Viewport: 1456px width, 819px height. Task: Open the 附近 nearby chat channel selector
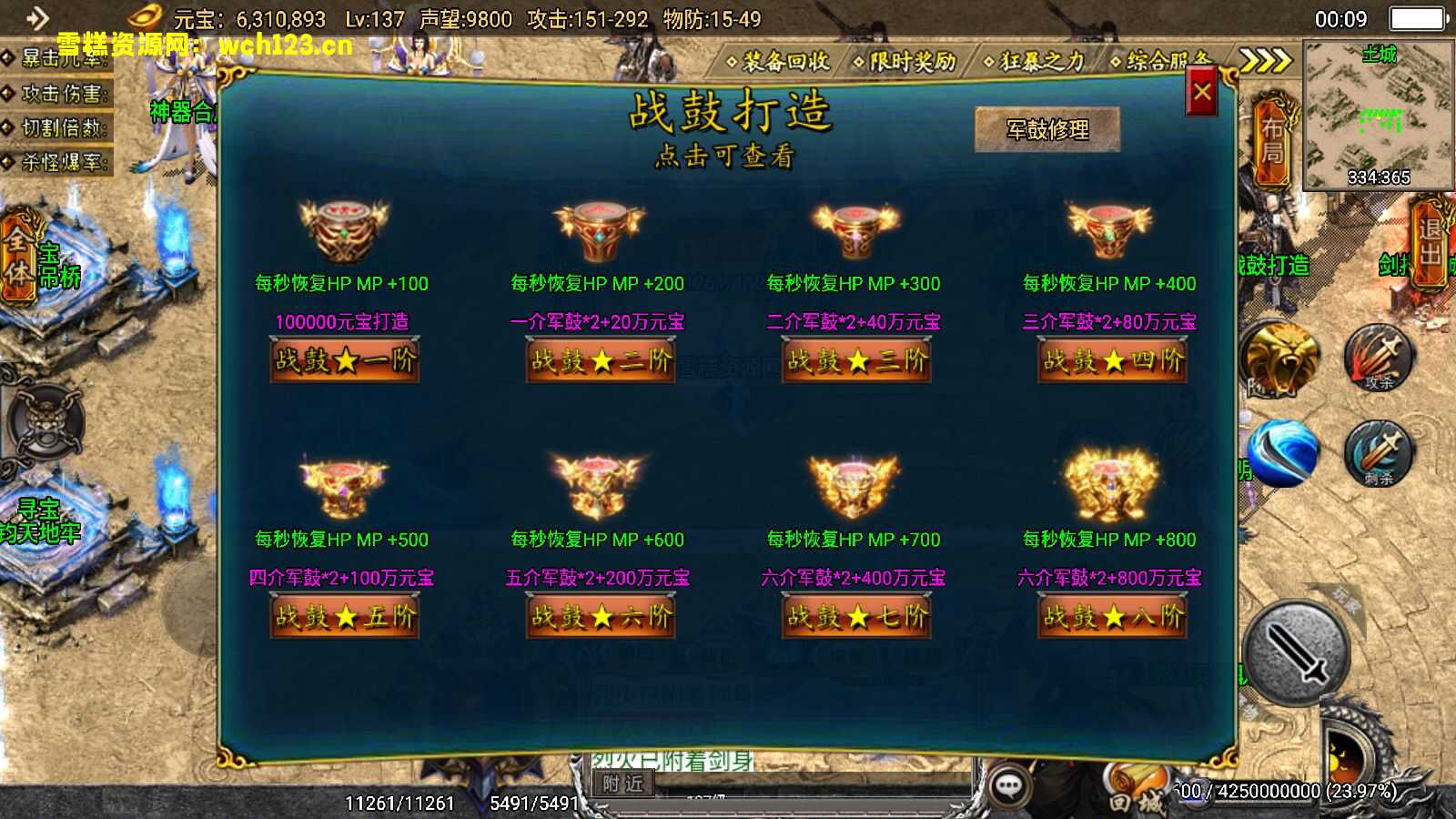625,784
